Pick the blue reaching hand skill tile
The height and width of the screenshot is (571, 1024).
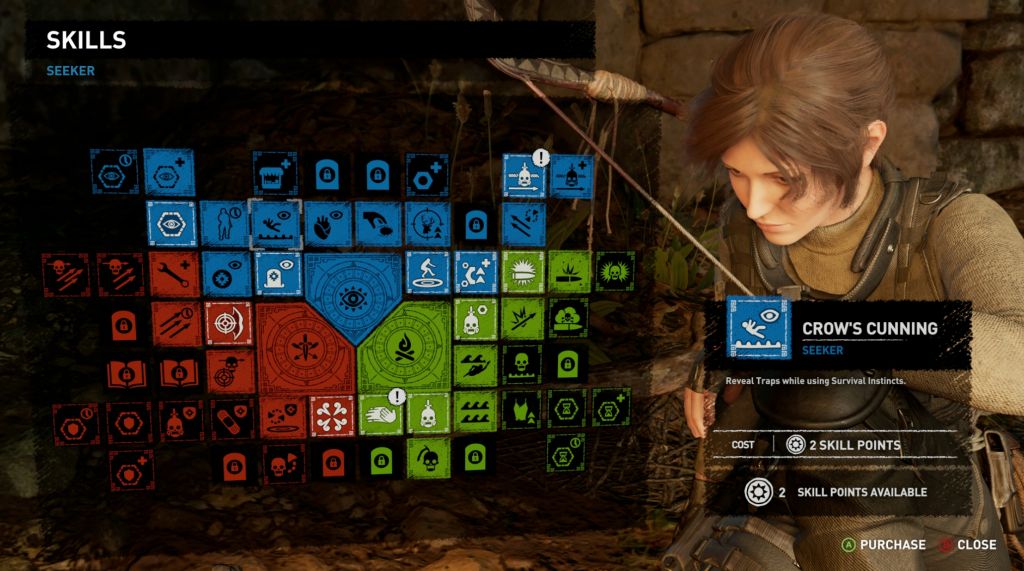click(x=377, y=223)
